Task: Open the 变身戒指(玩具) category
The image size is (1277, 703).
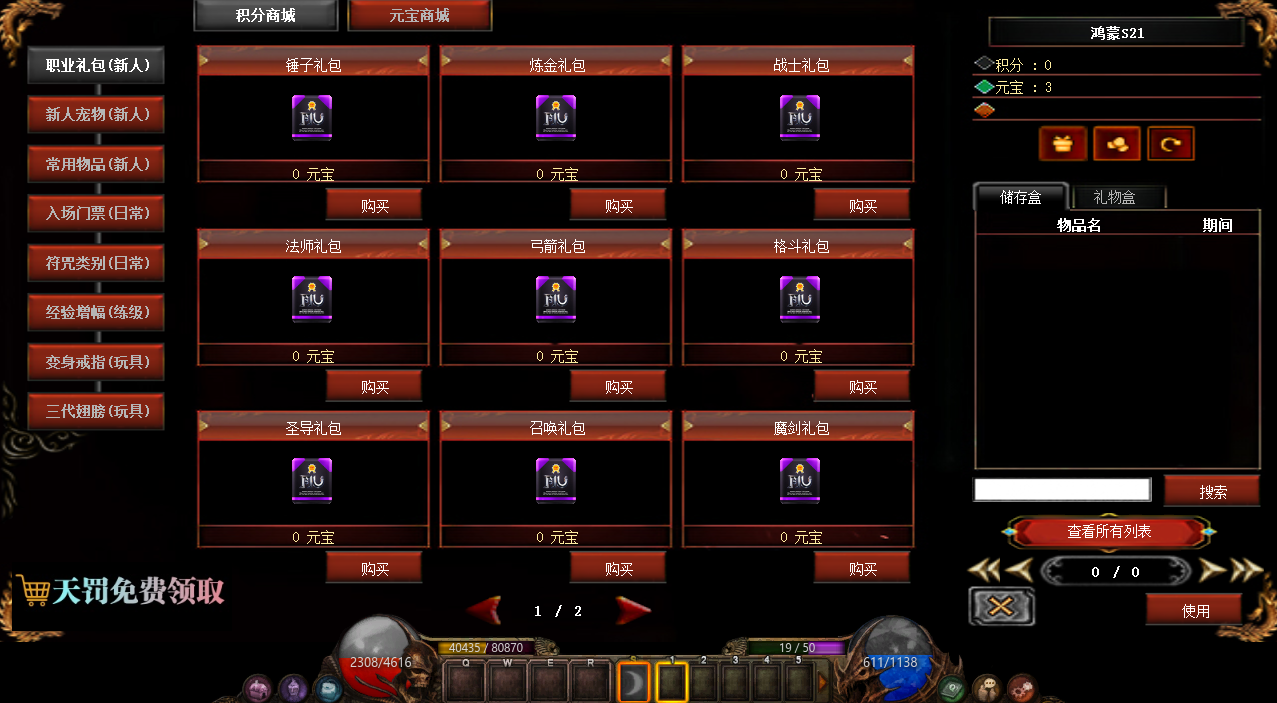Action: [x=97, y=362]
